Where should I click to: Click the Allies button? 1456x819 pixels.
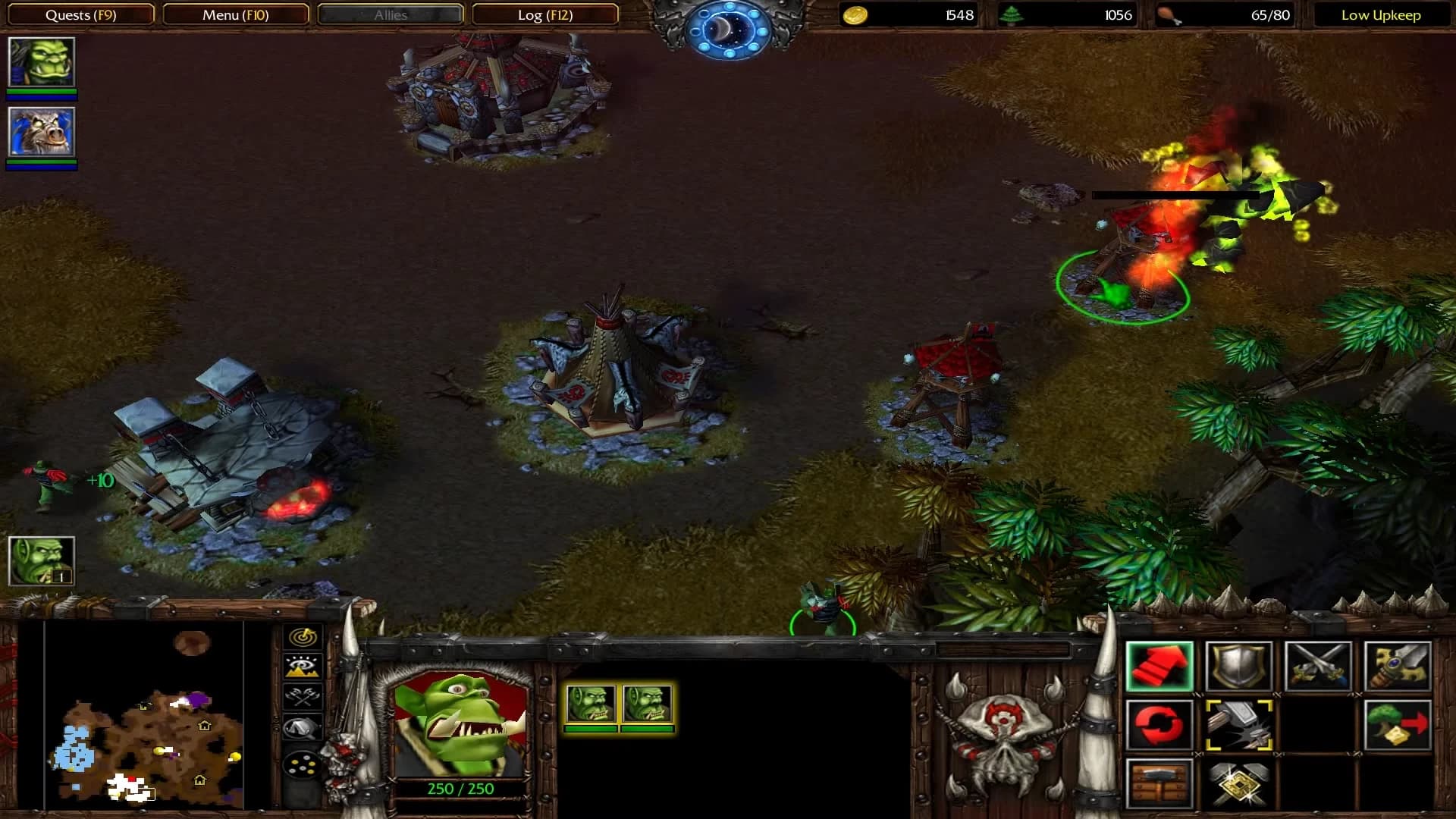[x=389, y=14]
